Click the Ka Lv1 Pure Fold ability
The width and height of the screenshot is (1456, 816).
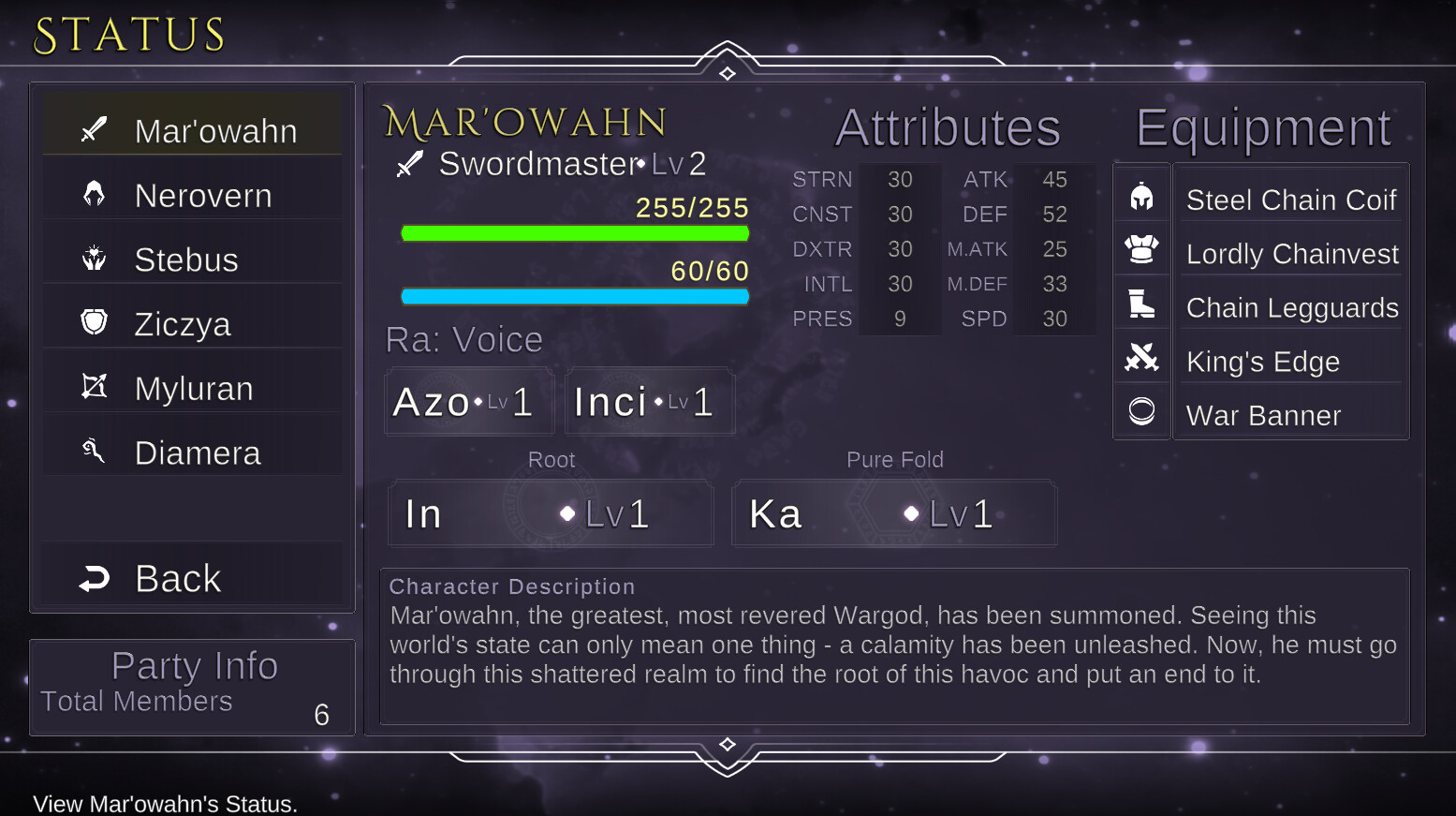pos(893,512)
